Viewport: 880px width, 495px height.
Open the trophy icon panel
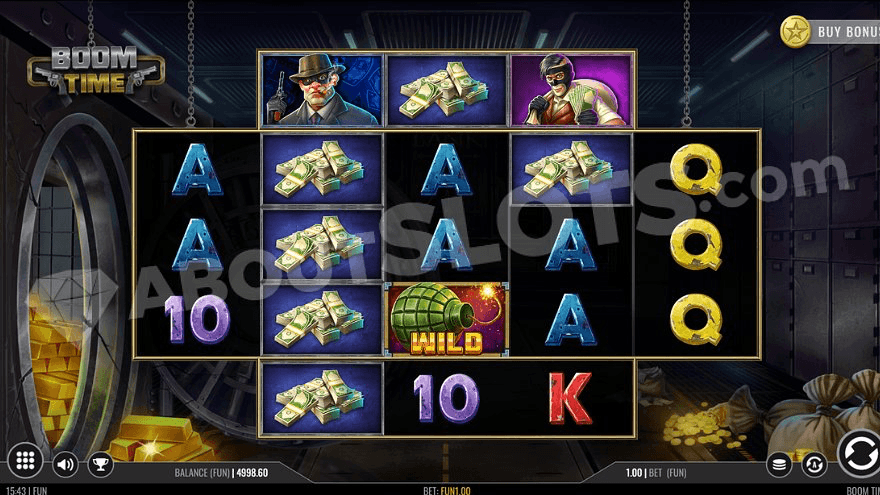tap(100, 464)
